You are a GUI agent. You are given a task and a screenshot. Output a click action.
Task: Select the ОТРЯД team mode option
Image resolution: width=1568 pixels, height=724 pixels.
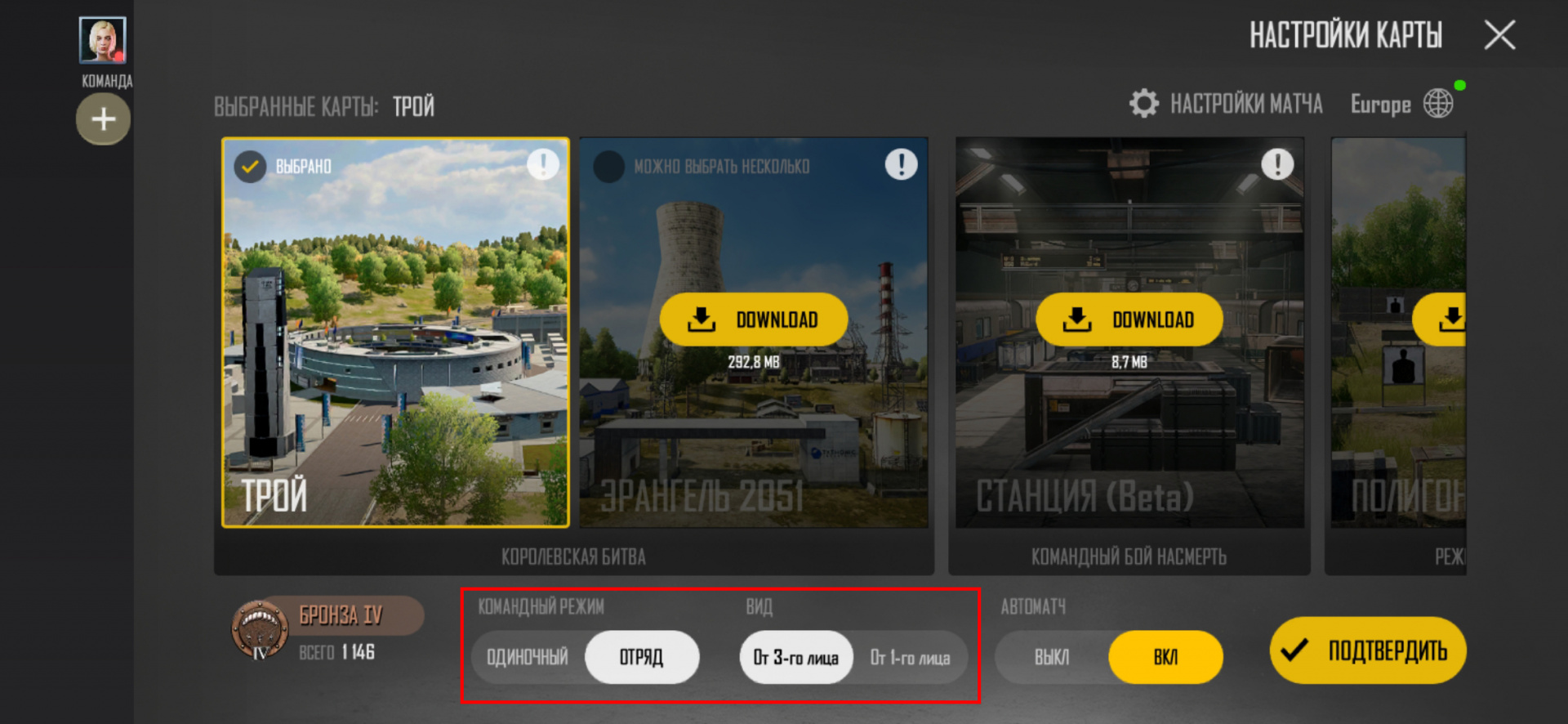[642, 656]
